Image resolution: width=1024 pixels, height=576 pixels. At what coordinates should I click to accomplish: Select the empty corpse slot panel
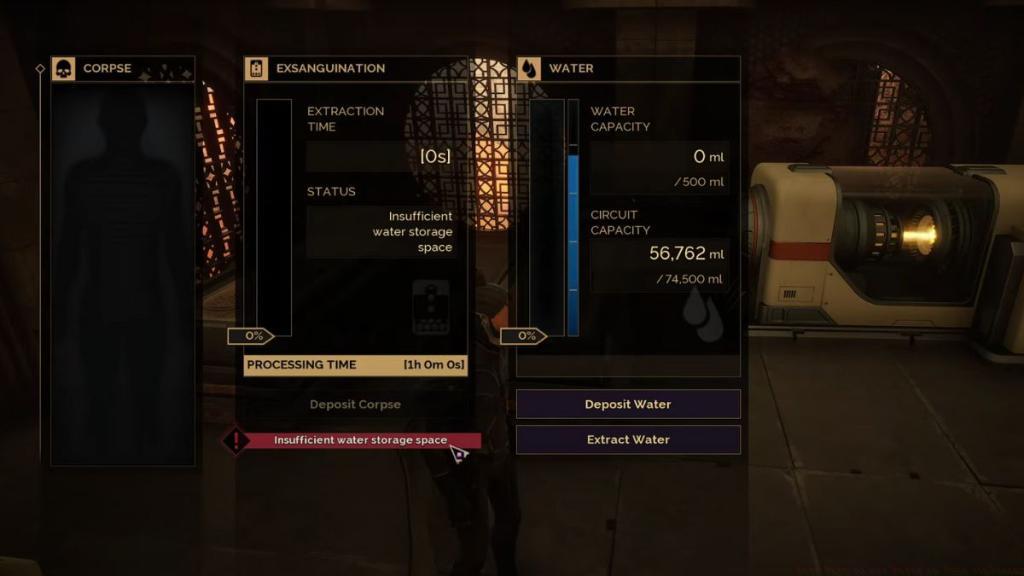pos(122,275)
